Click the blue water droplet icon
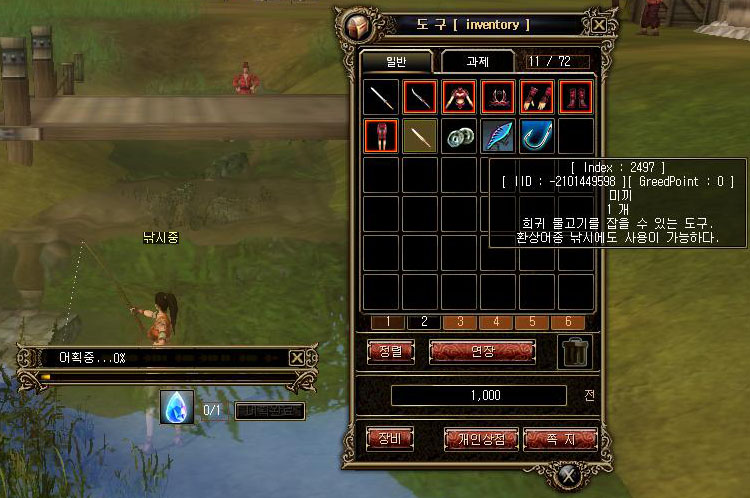The width and height of the screenshot is (750, 498). 177,407
